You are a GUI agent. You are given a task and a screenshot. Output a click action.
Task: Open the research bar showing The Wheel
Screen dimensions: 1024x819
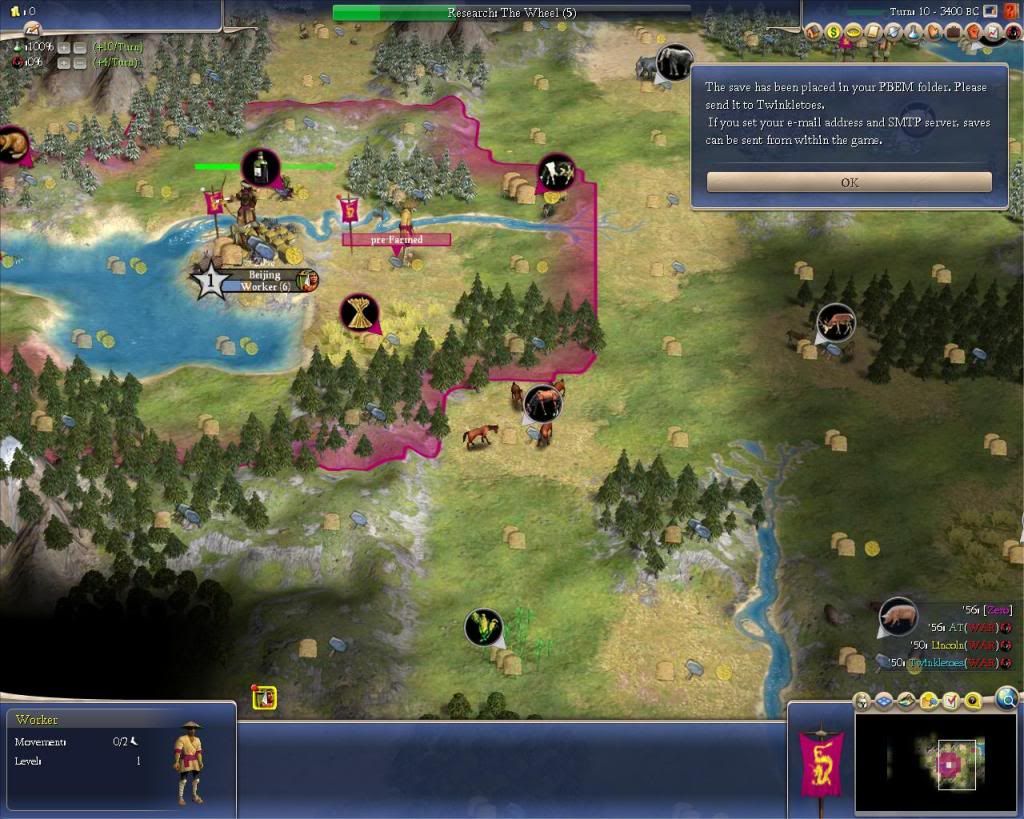click(511, 13)
